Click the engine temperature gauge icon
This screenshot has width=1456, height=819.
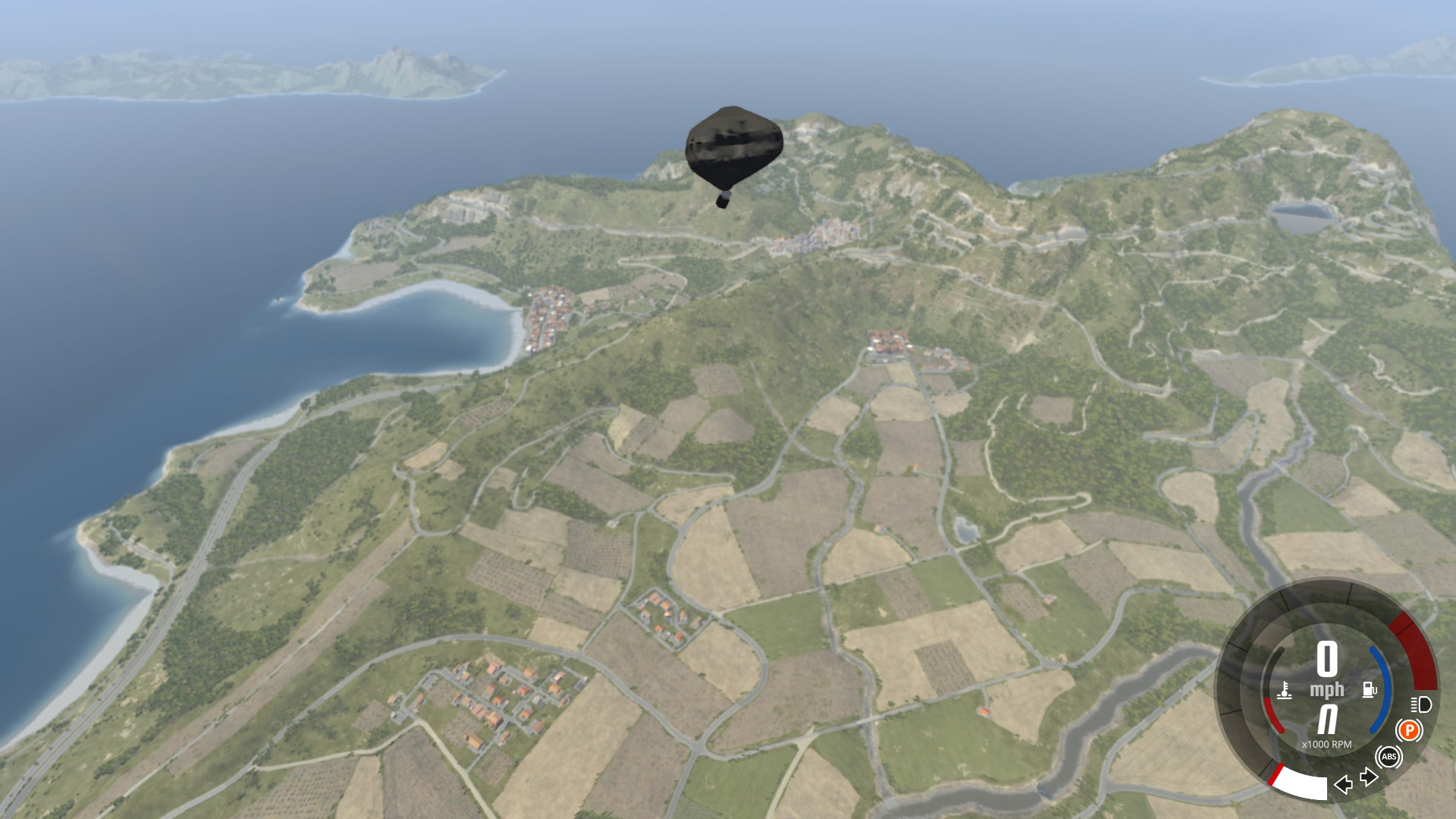1285,691
